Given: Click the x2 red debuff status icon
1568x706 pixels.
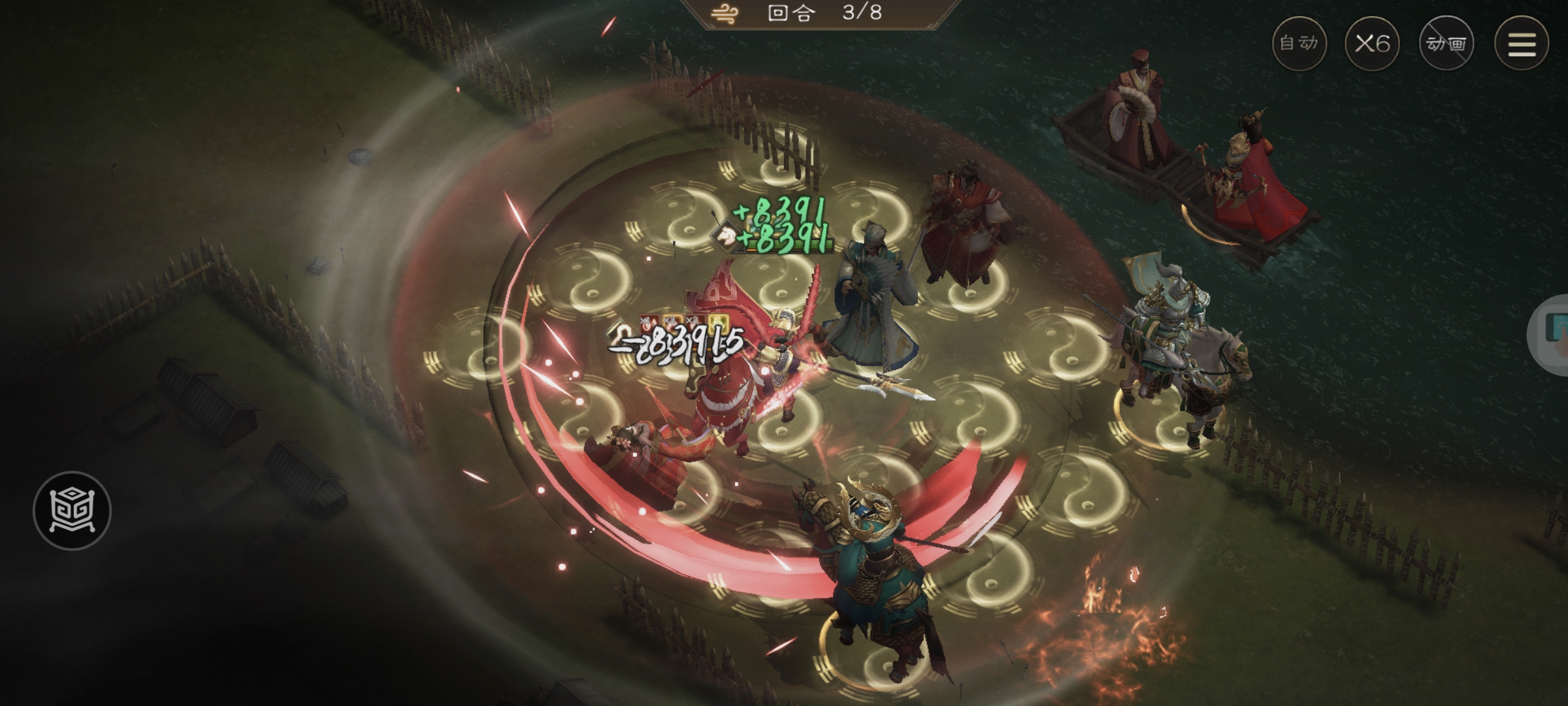Looking at the screenshot, I should 694,325.
